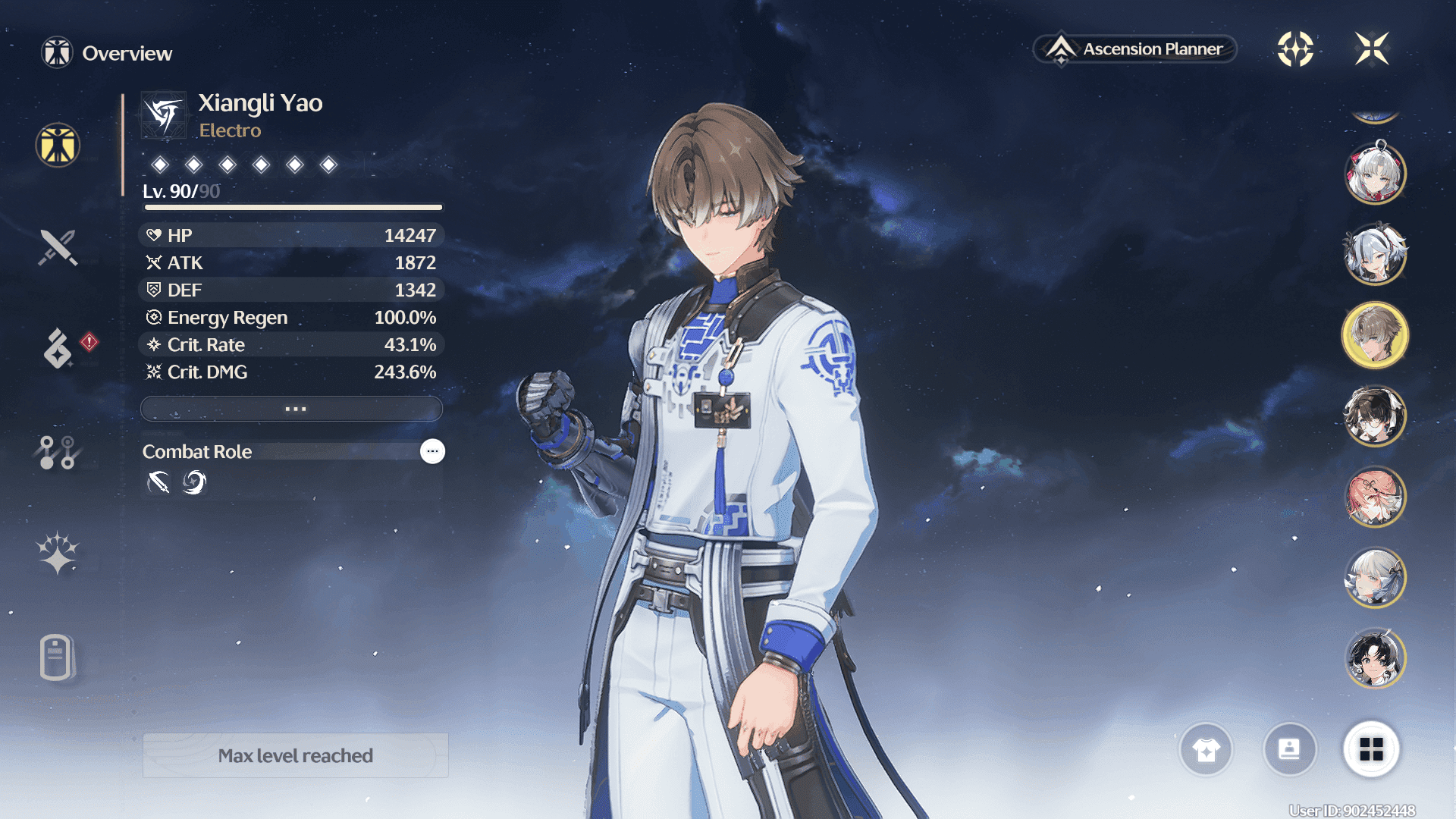This screenshot has width=1456, height=819.
Task: Switch to the Weapon tab with crossed swords
Action: 58,247
